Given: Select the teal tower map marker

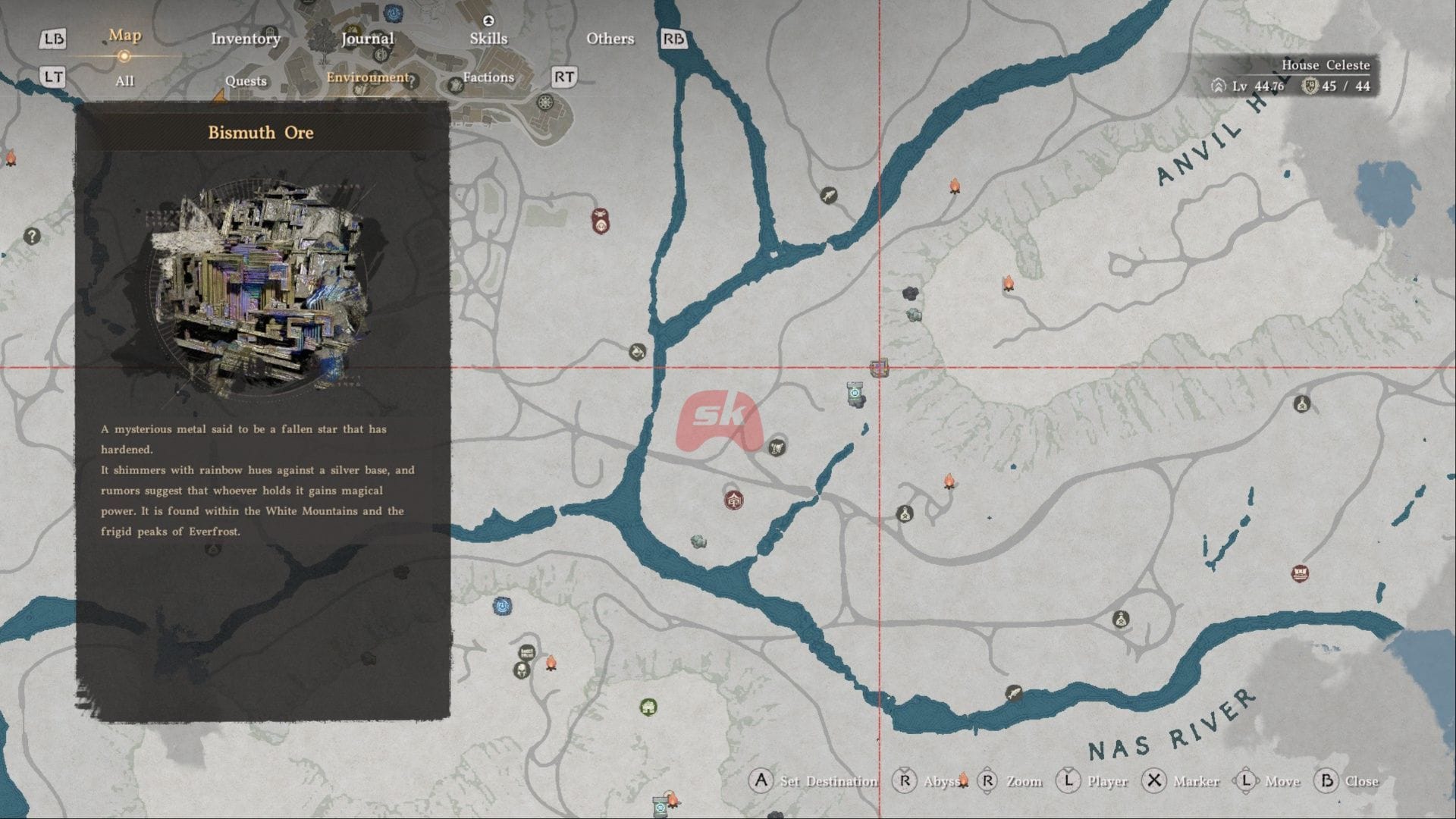Looking at the screenshot, I should pos(855,394).
